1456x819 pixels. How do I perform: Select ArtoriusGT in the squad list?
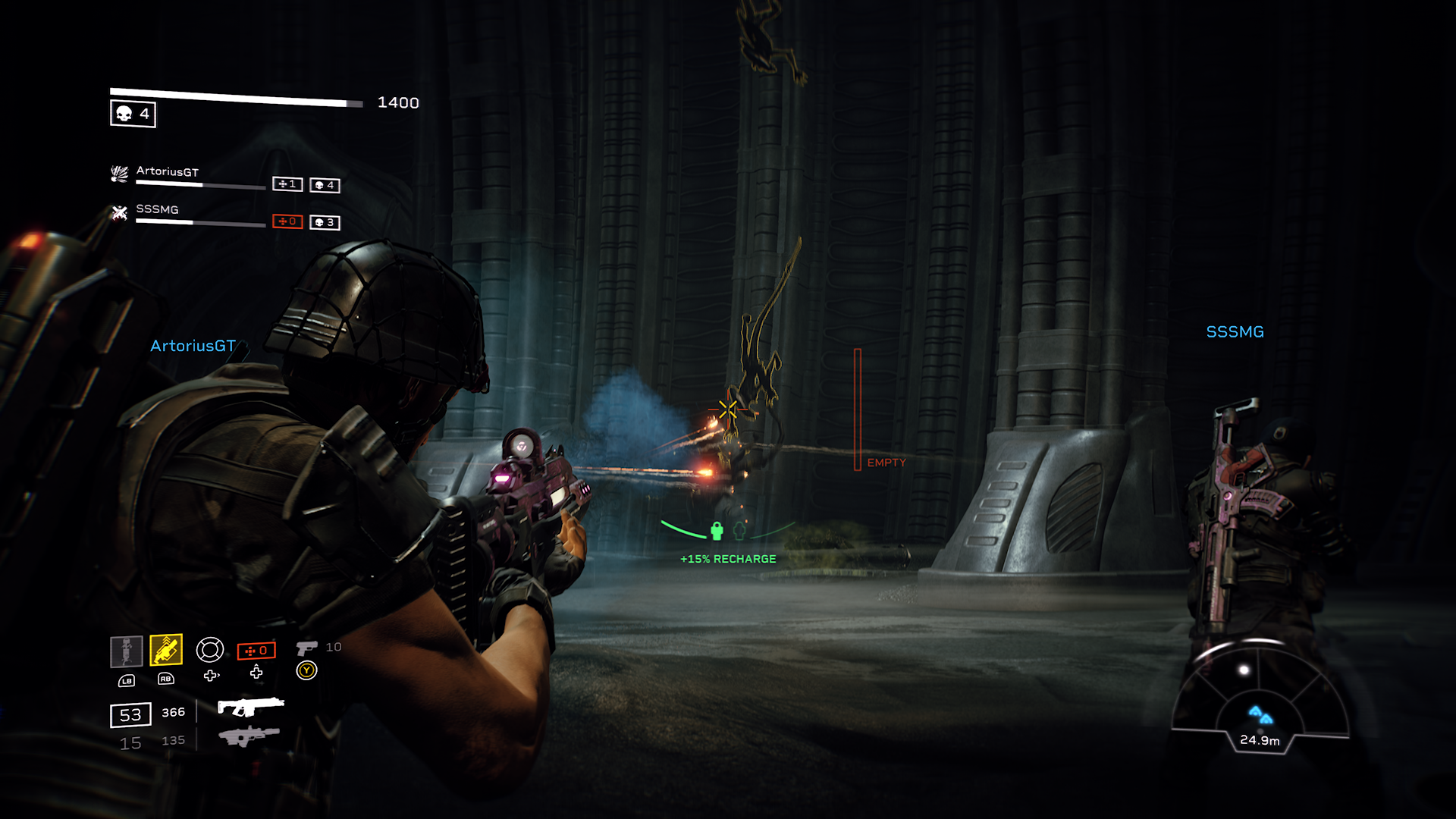[167, 171]
